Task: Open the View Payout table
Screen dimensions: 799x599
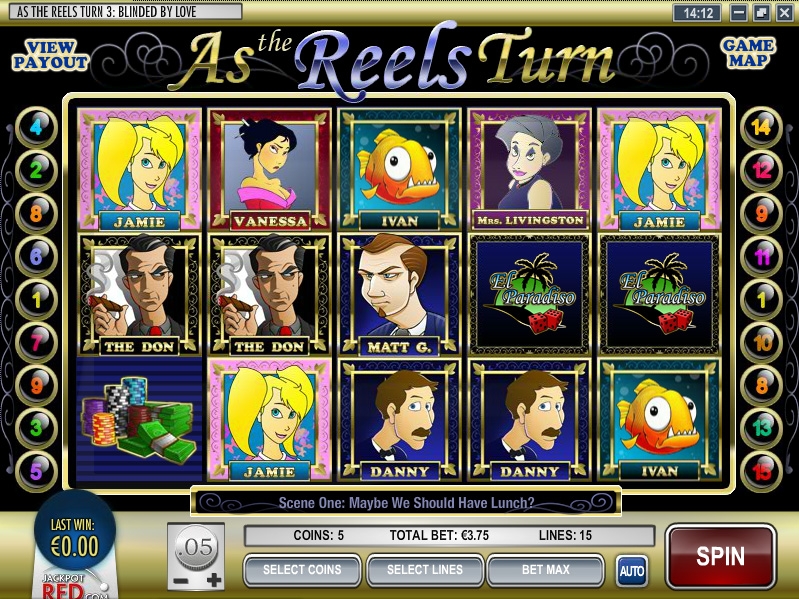Action: (x=50, y=55)
